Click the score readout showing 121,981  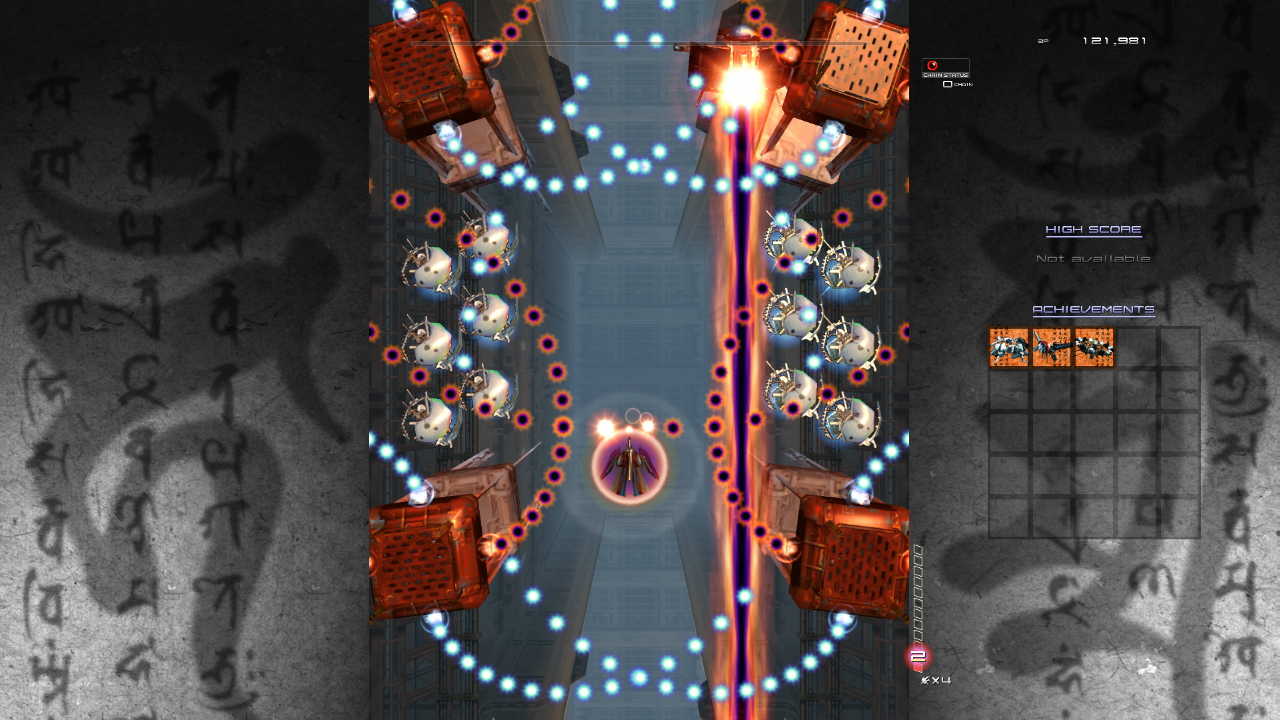(1114, 40)
